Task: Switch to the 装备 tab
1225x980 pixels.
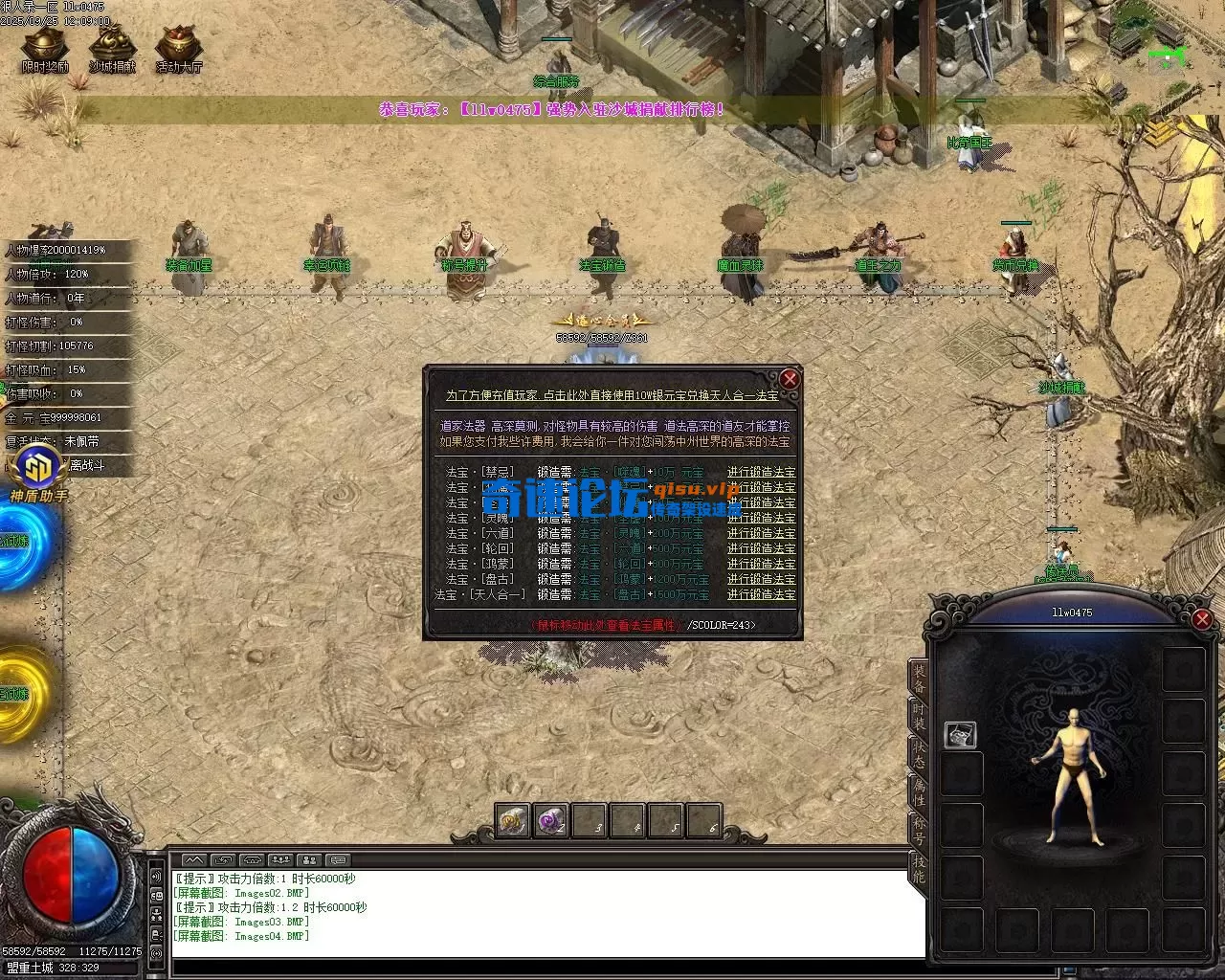Action: tap(919, 678)
